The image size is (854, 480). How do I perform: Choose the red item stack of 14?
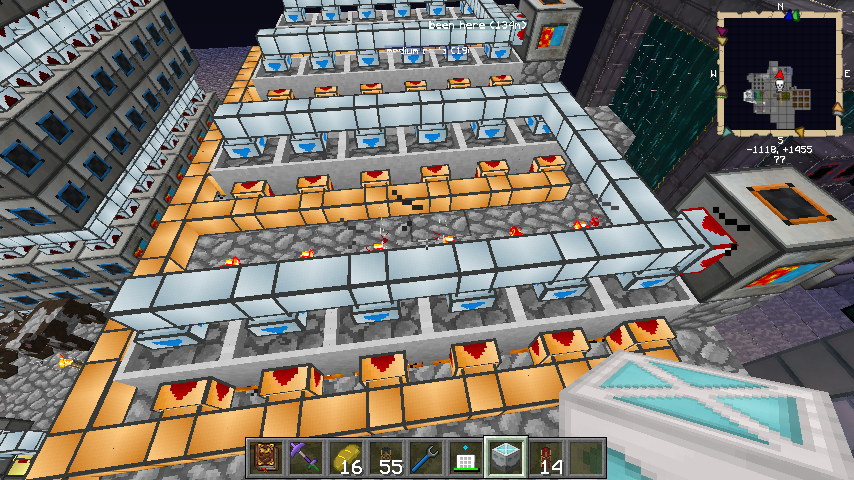(x=546, y=458)
